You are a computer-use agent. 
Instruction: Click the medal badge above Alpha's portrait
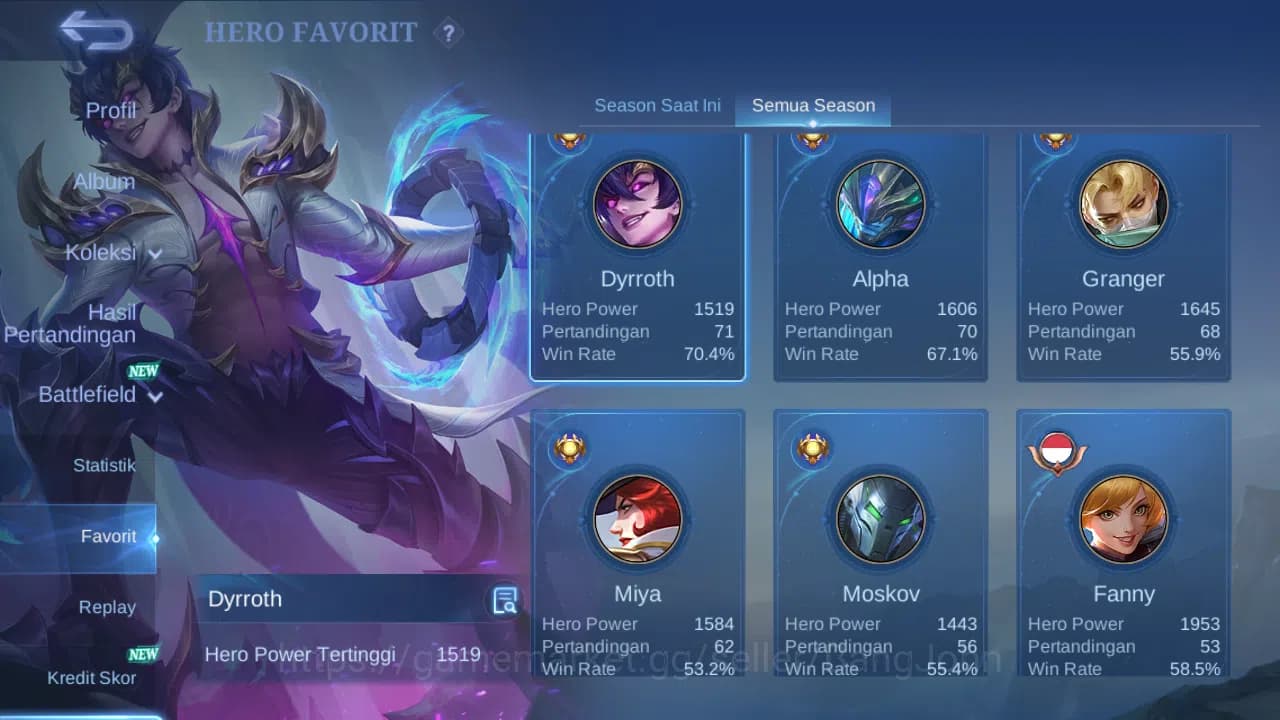pos(812,138)
